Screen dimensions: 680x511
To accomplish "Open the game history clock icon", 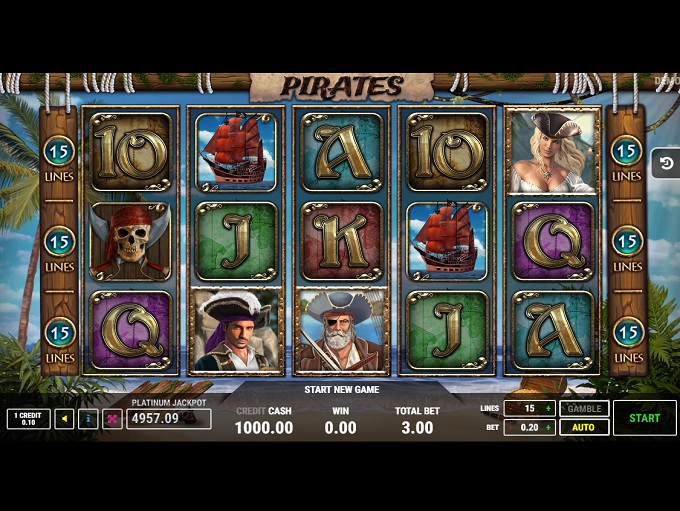I will [x=666, y=163].
